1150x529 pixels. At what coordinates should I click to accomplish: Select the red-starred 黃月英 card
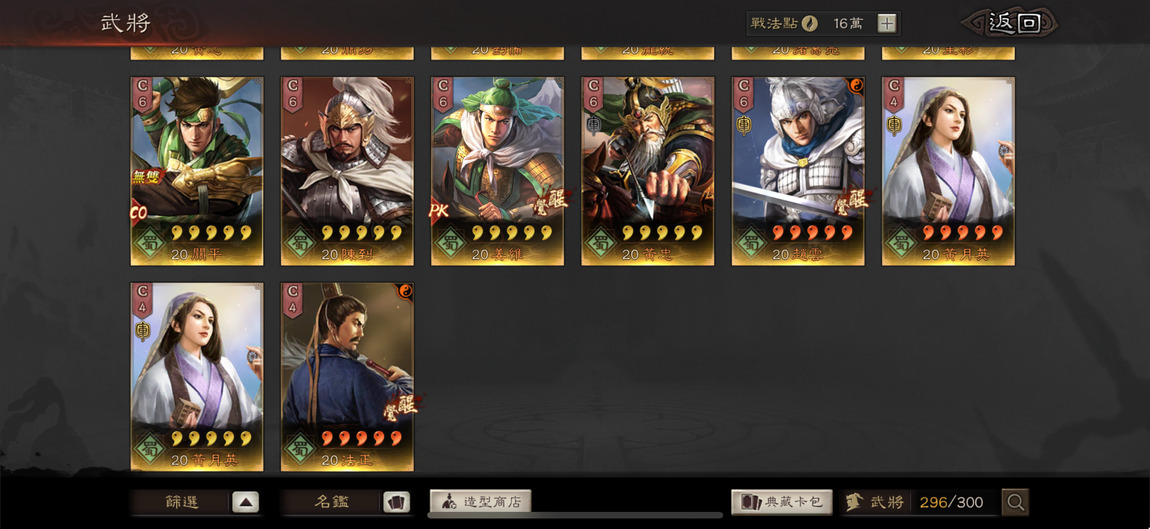(x=948, y=170)
